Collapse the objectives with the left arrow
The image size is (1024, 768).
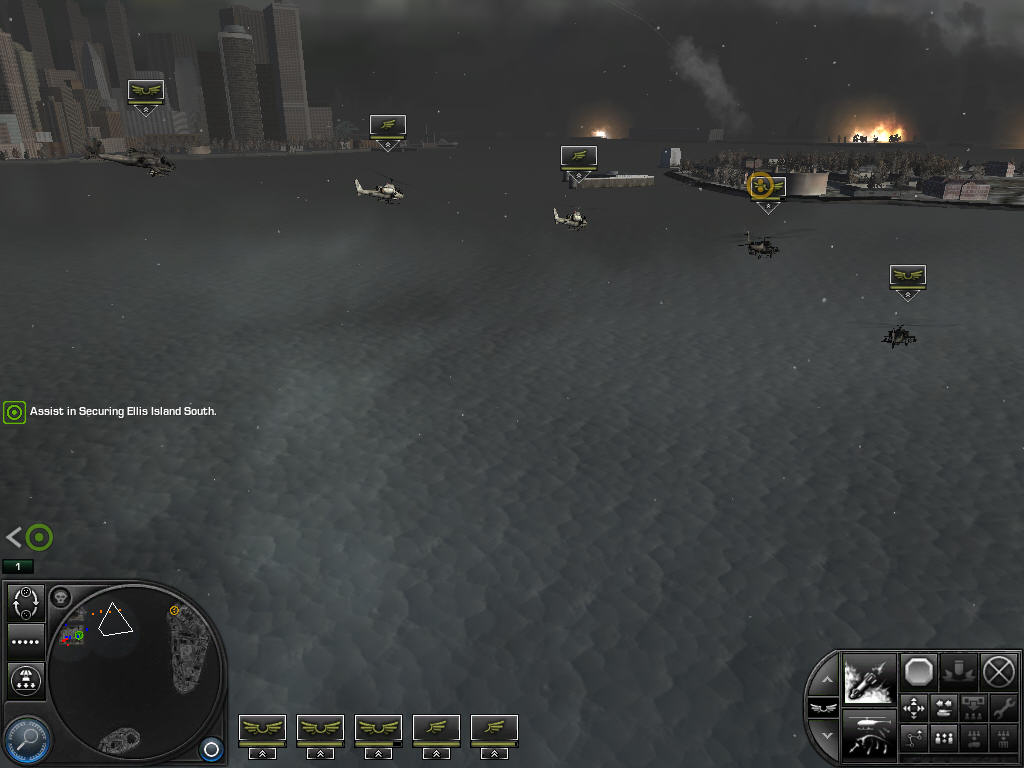[x=13, y=538]
